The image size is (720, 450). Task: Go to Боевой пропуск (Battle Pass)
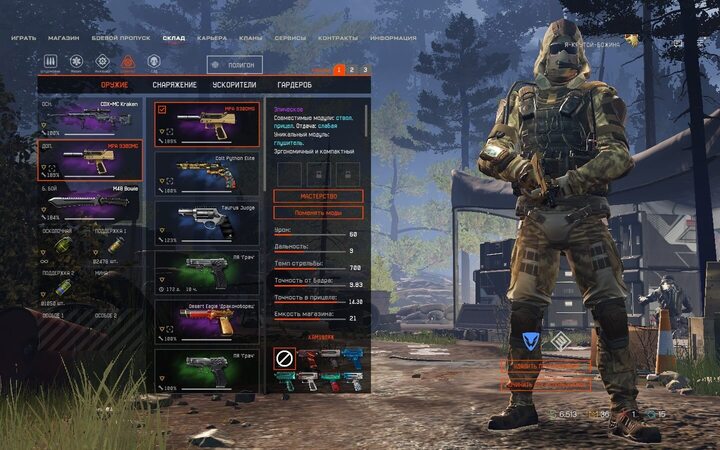click(121, 38)
